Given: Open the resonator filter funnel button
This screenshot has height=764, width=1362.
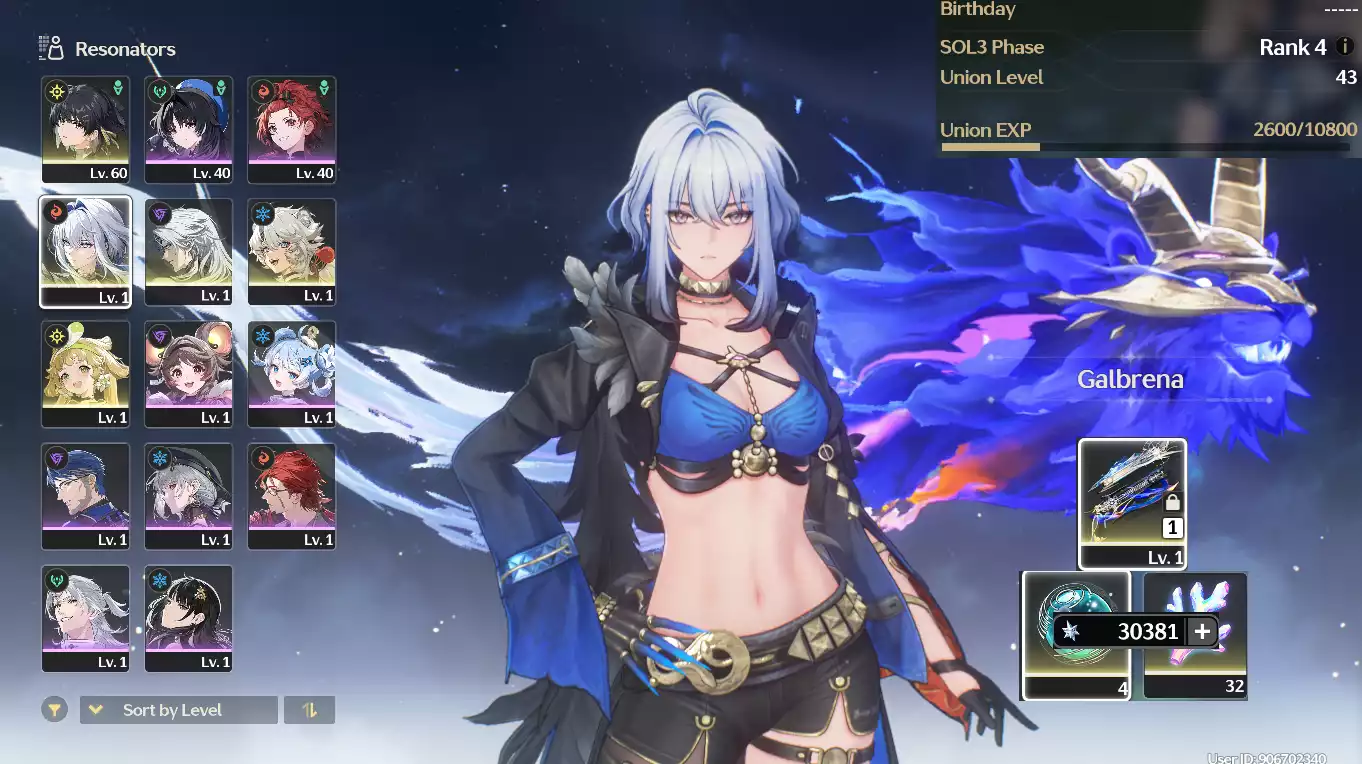Looking at the screenshot, I should click(x=55, y=710).
